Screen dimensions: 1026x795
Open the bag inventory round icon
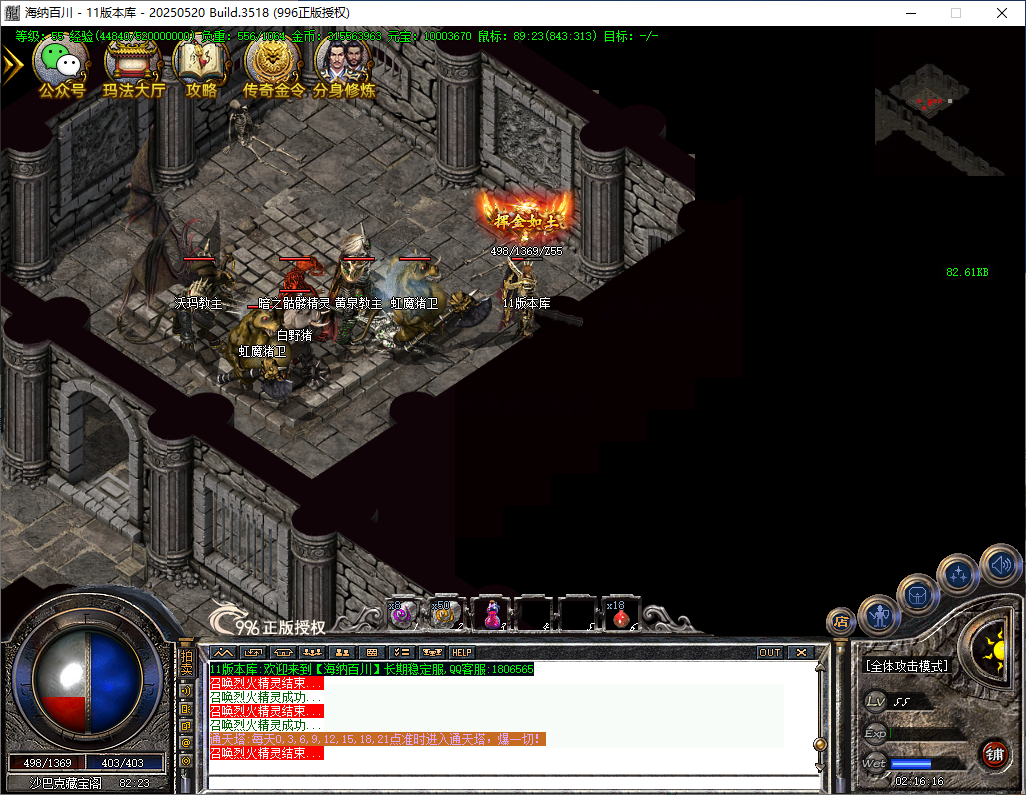point(917,595)
